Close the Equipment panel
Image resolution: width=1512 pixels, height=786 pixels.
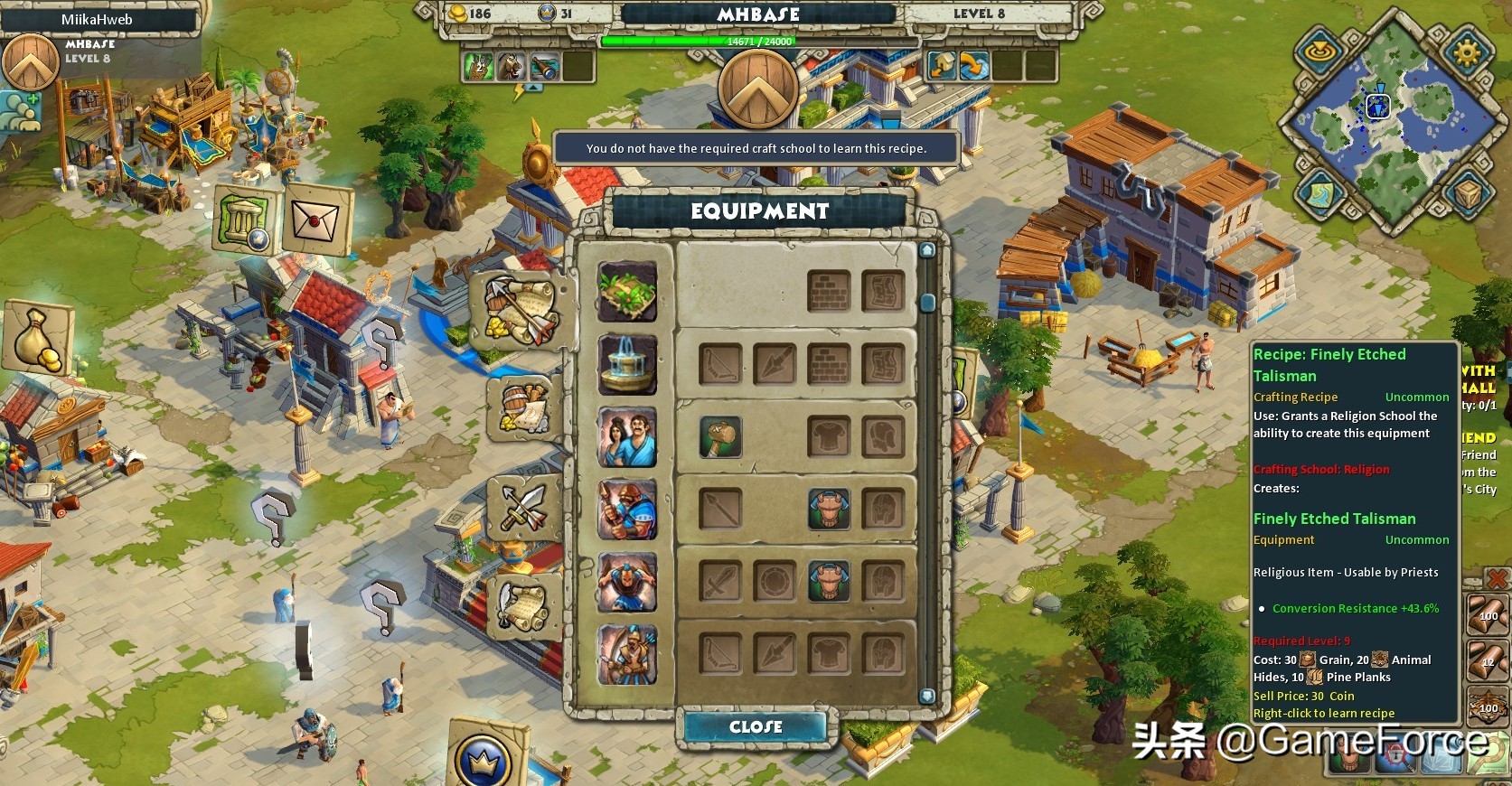pos(756,726)
